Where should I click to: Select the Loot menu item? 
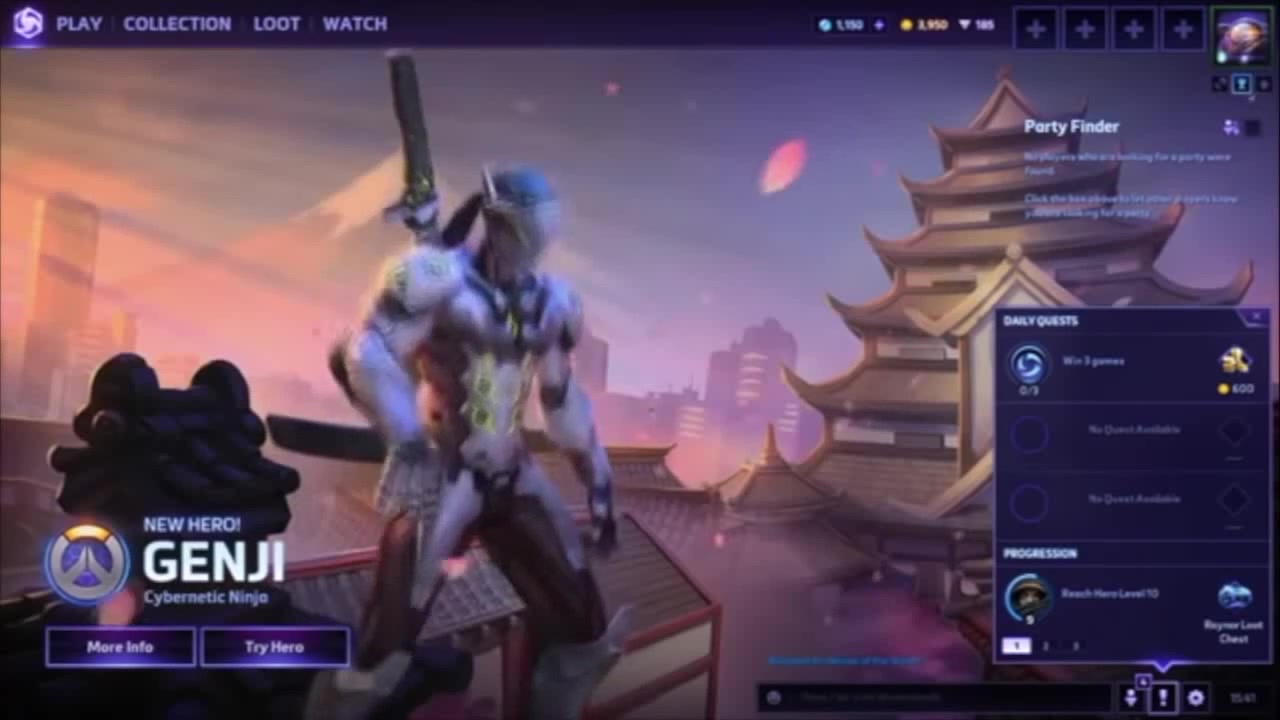click(x=277, y=23)
